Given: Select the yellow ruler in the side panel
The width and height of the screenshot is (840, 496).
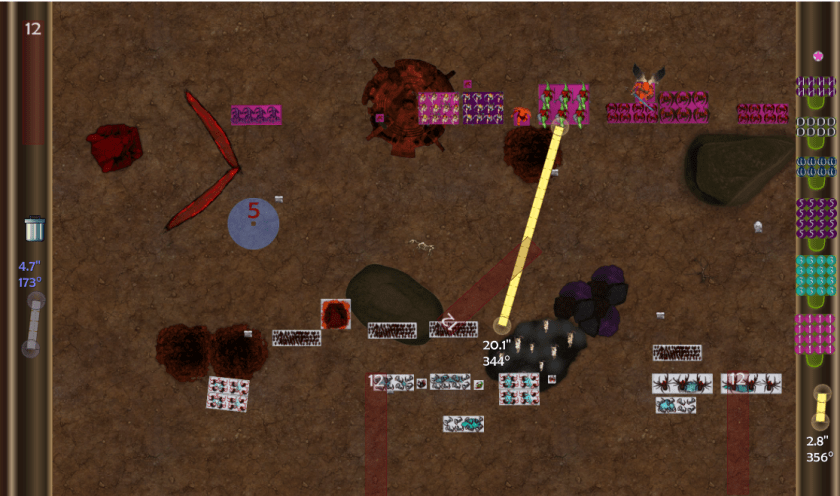Looking at the screenshot, I should tap(820, 408).
